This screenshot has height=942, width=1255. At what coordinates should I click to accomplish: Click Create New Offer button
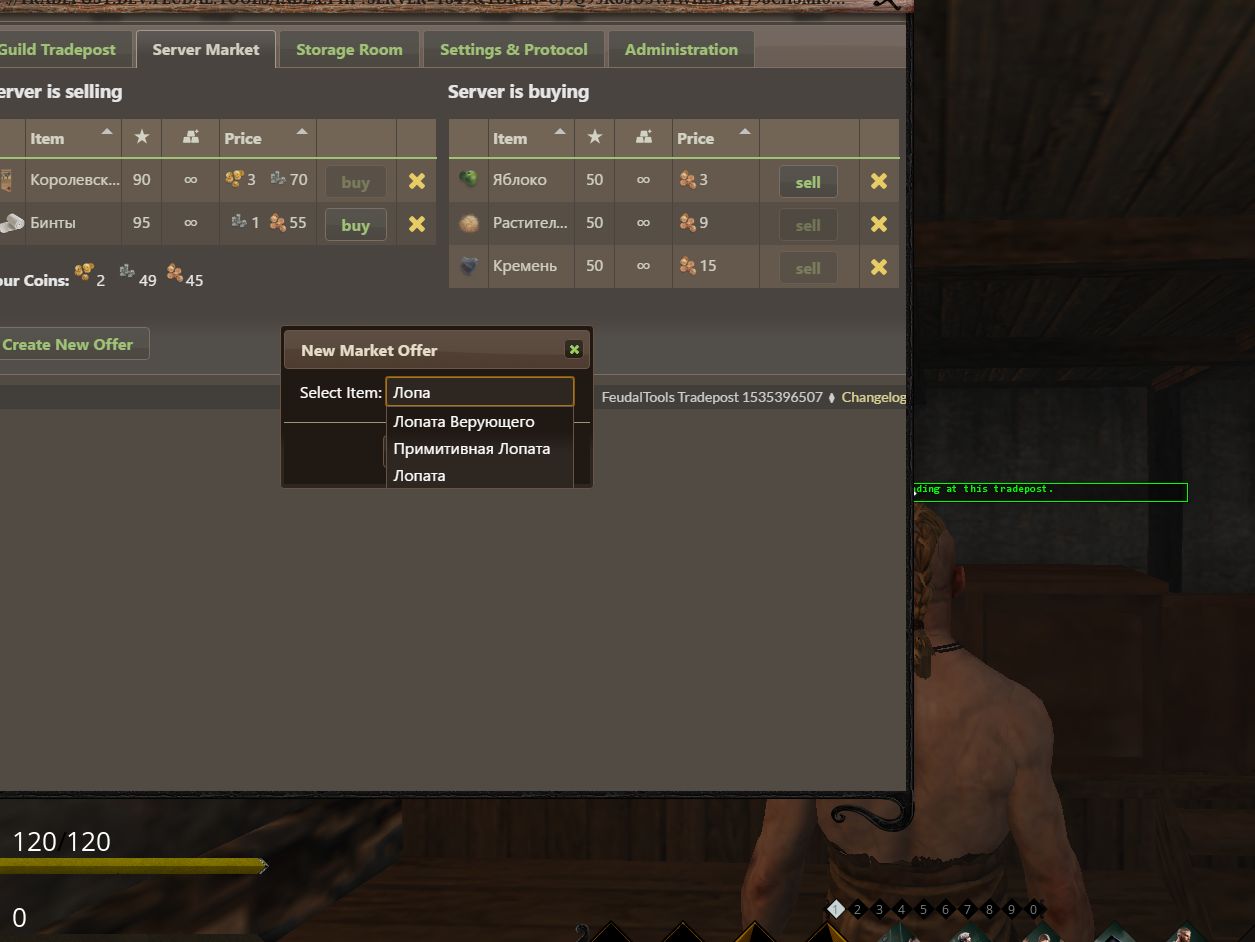click(x=68, y=344)
